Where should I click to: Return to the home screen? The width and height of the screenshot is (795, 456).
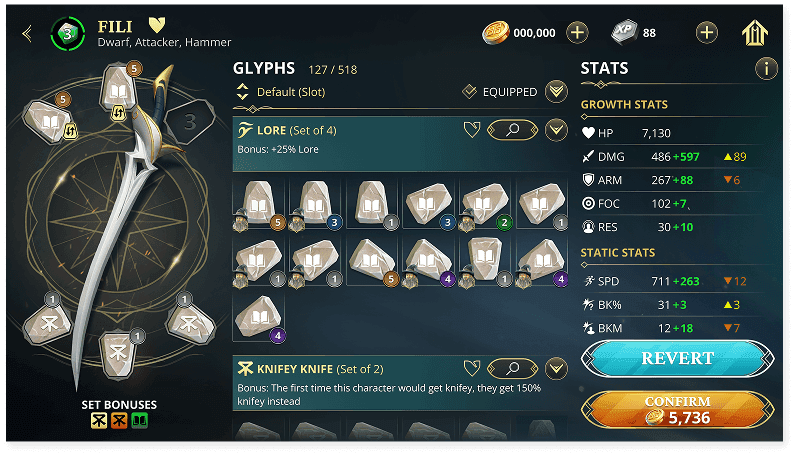click(755, 33)
